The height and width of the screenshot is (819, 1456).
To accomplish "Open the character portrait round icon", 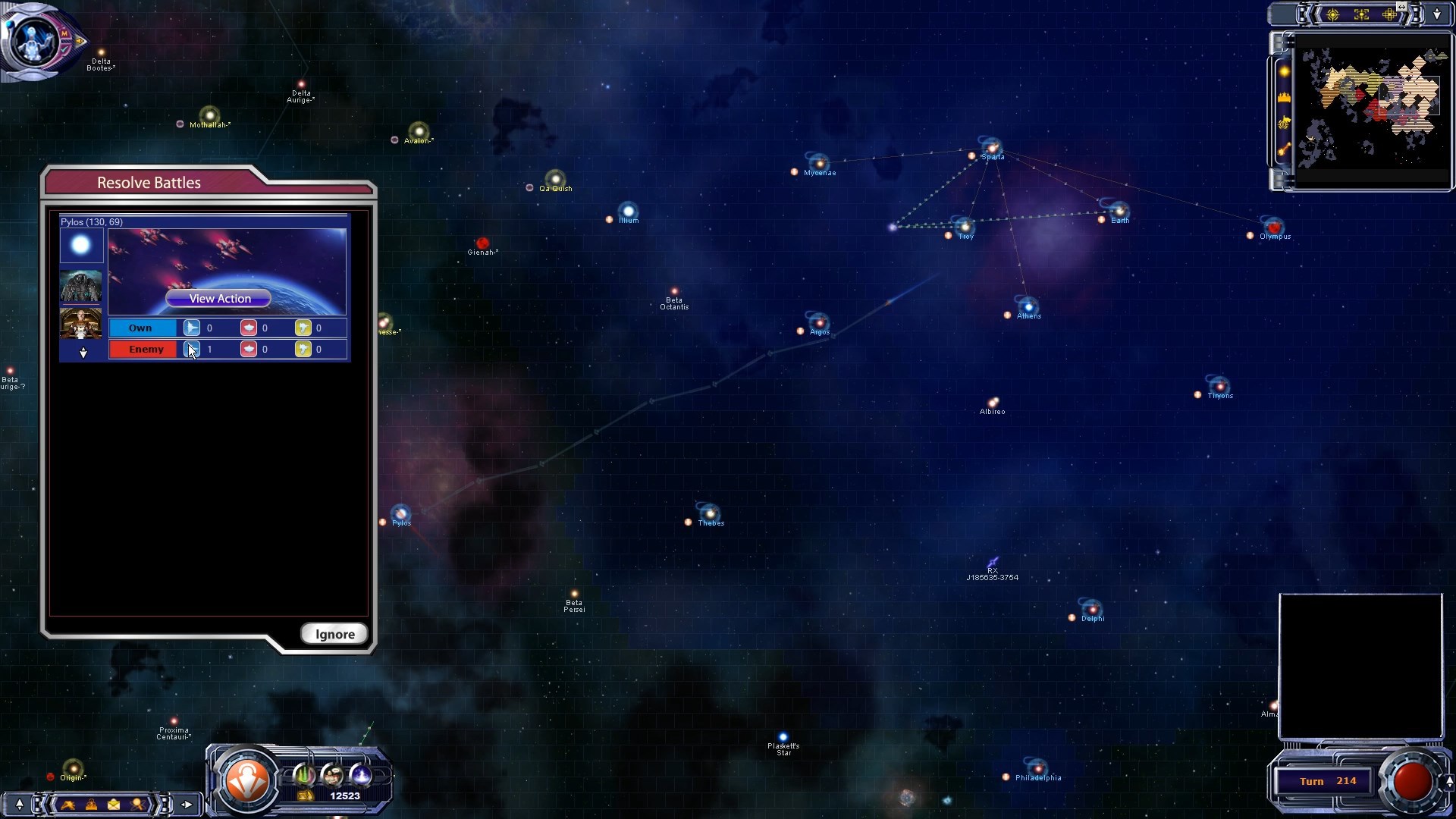I will (332, 775).
